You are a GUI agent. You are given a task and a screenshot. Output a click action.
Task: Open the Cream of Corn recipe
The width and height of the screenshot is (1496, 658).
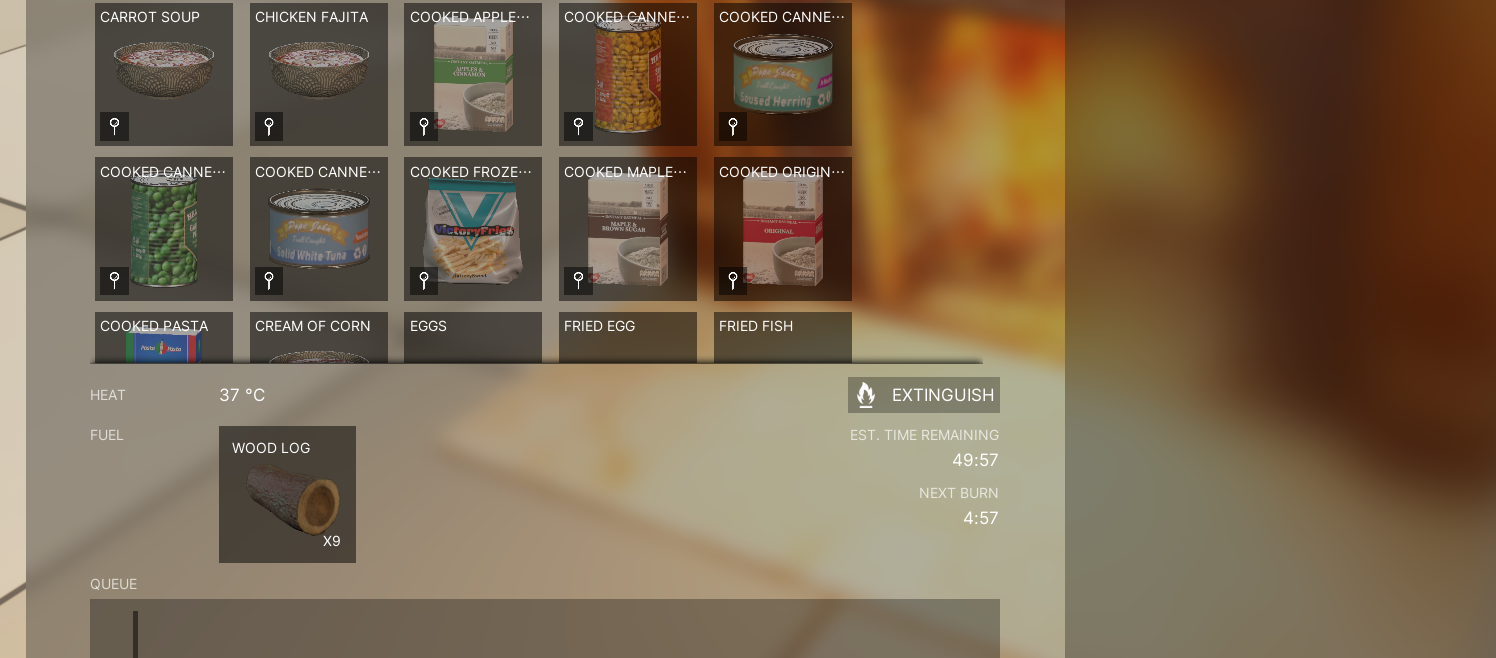319,338
